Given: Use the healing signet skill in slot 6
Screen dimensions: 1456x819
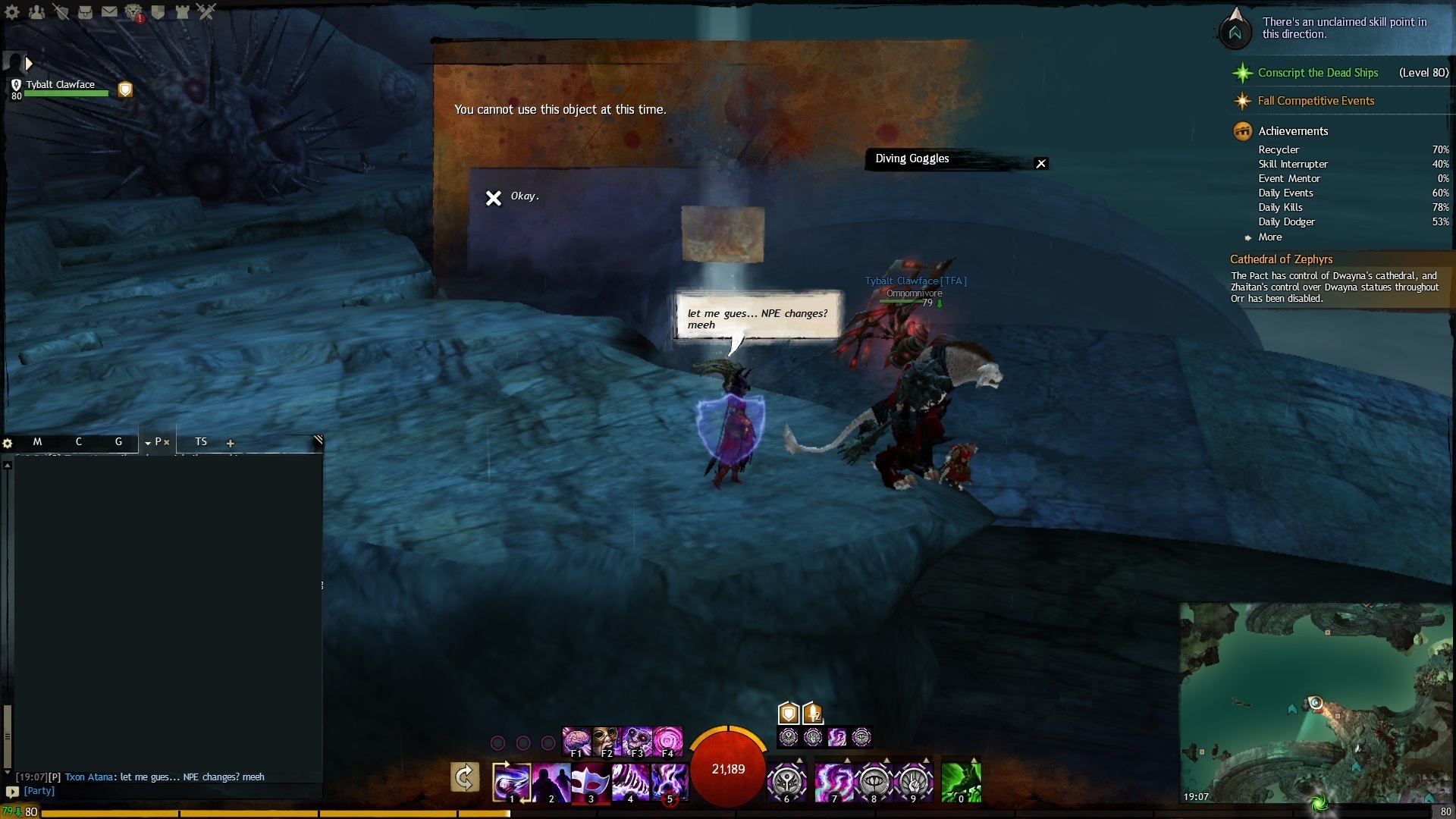Looking at the screenshot, I should point(786,782).
